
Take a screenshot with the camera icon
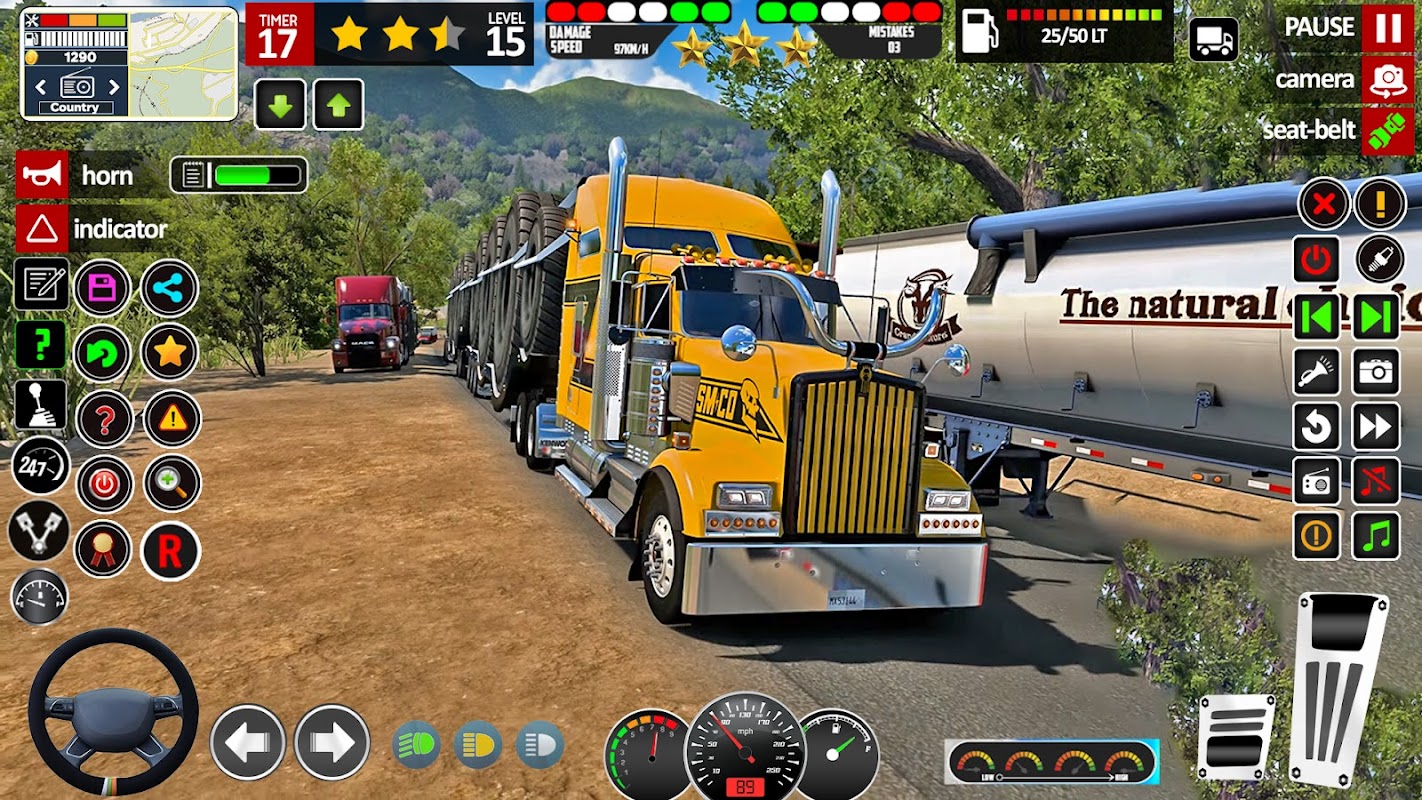click(1377, 372)
